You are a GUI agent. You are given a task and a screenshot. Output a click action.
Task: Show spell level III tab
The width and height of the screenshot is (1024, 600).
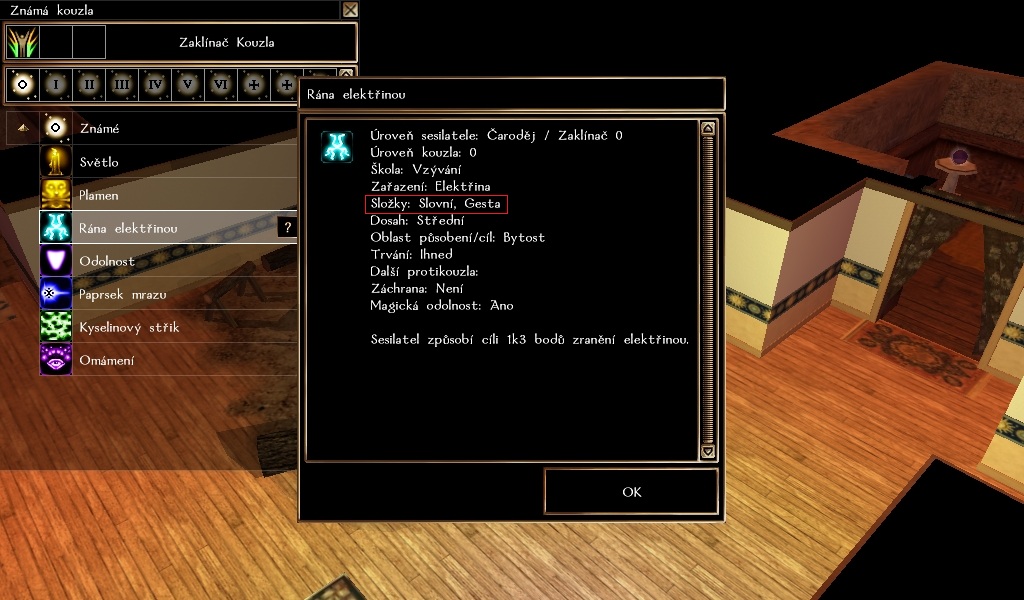[x=121, y=85]
